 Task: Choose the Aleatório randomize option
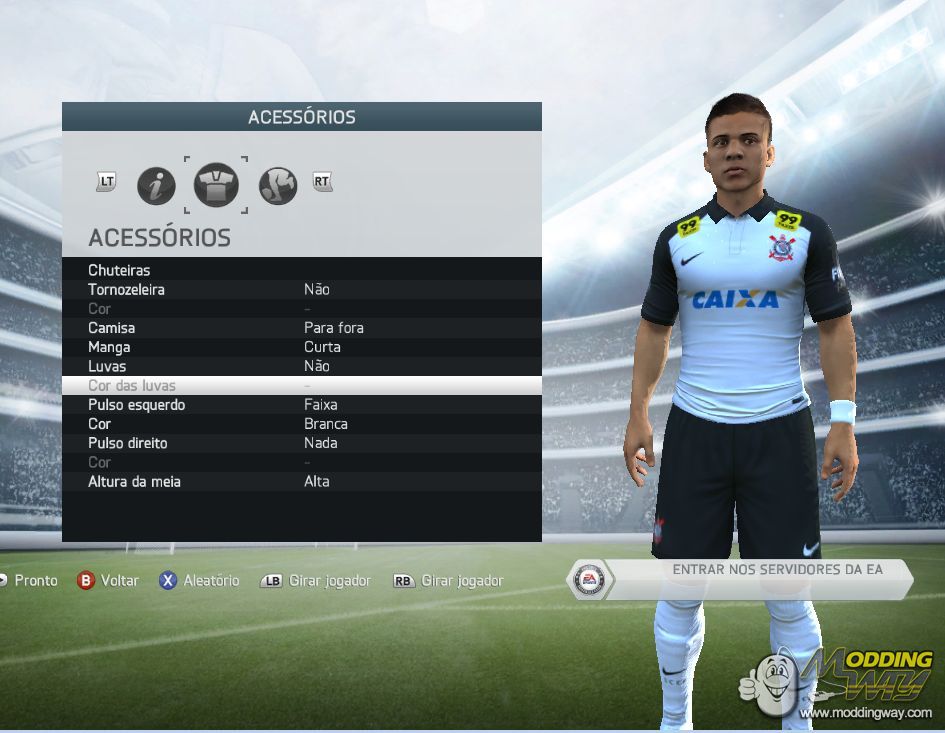click(x=200, y=580)
